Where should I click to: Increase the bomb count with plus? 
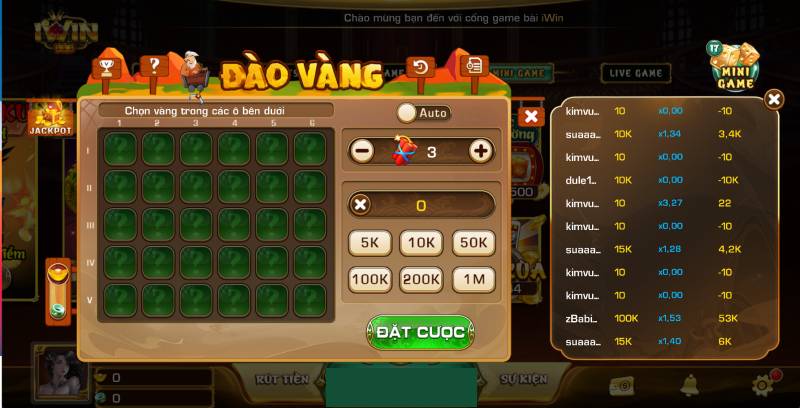click(x=481, y=151)
